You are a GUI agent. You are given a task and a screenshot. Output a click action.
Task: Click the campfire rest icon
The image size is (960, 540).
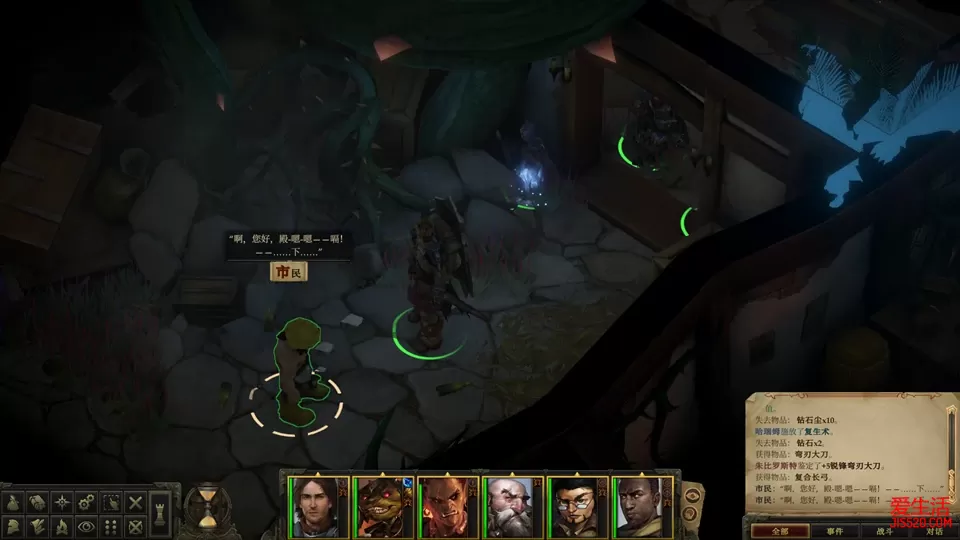point(62,525)
